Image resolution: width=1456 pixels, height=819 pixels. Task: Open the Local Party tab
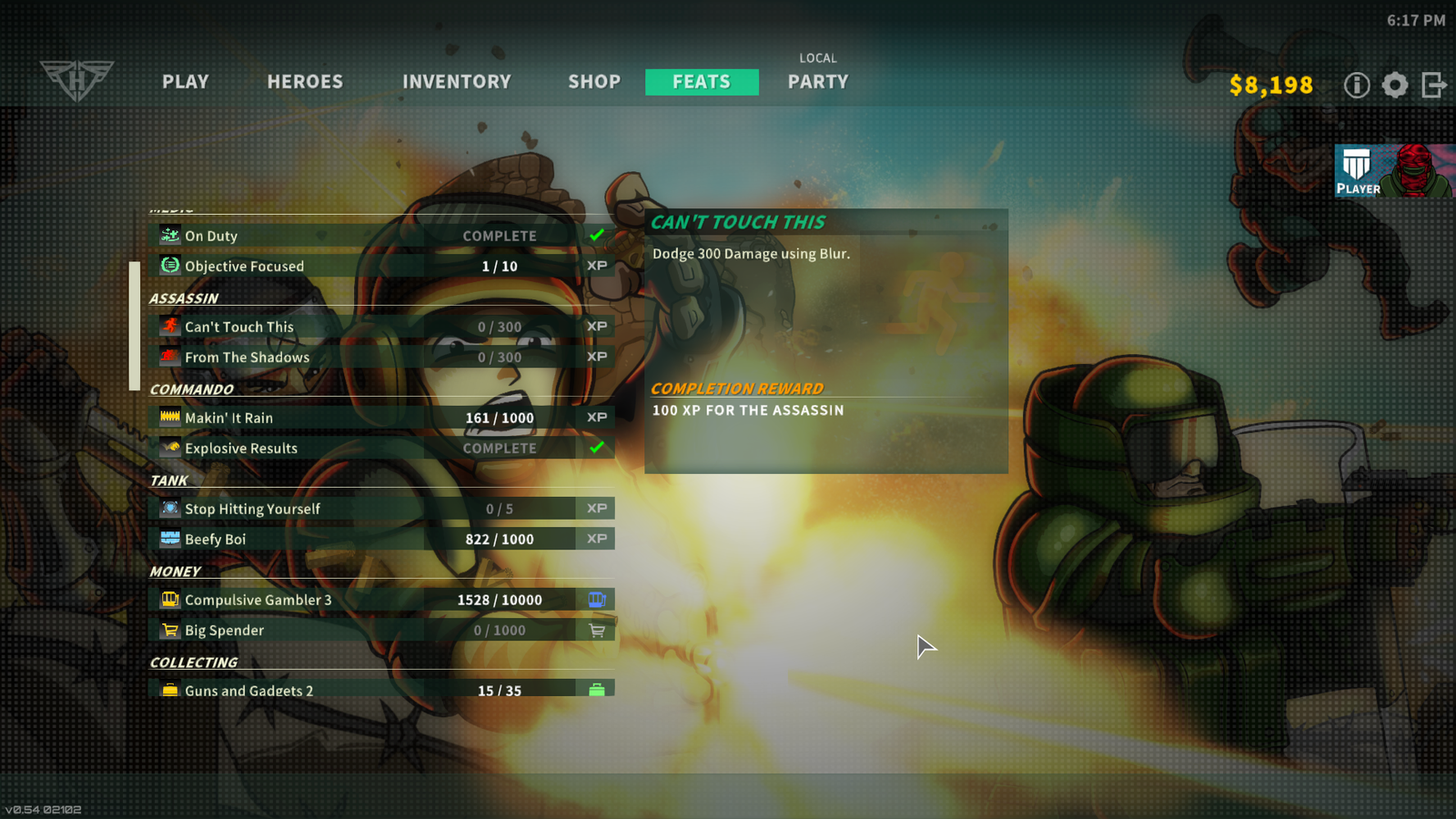tap(818, 81)
